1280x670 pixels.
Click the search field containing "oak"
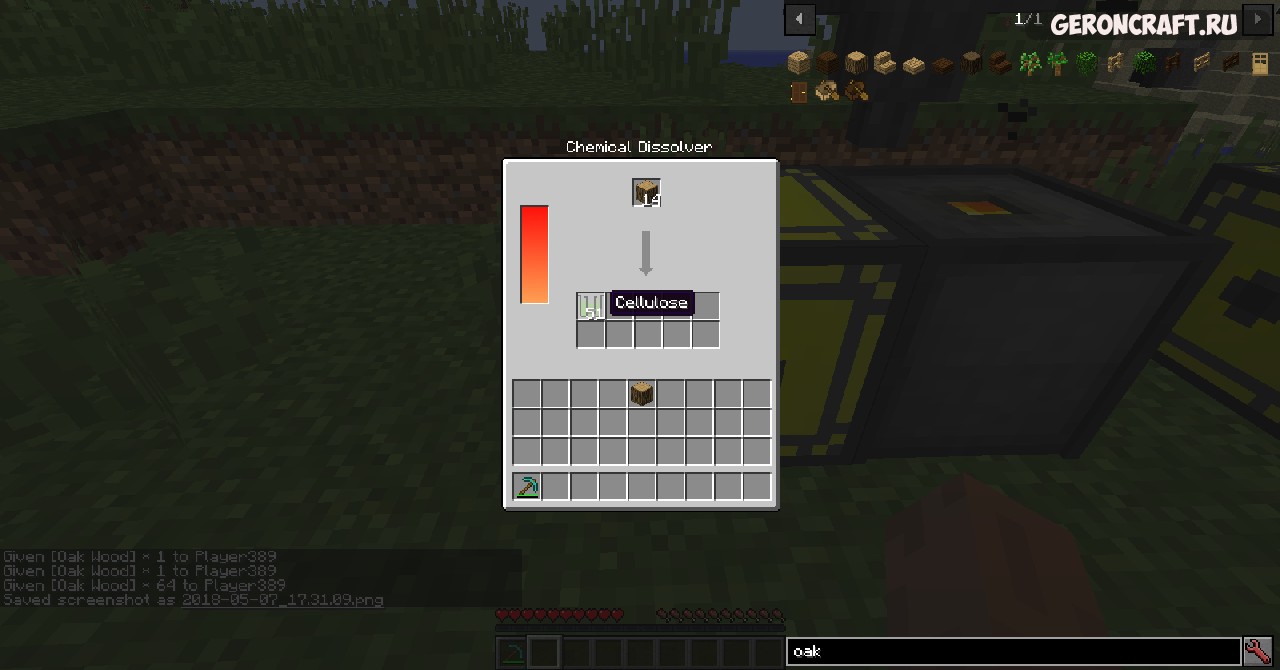(x=1012, y=651)
